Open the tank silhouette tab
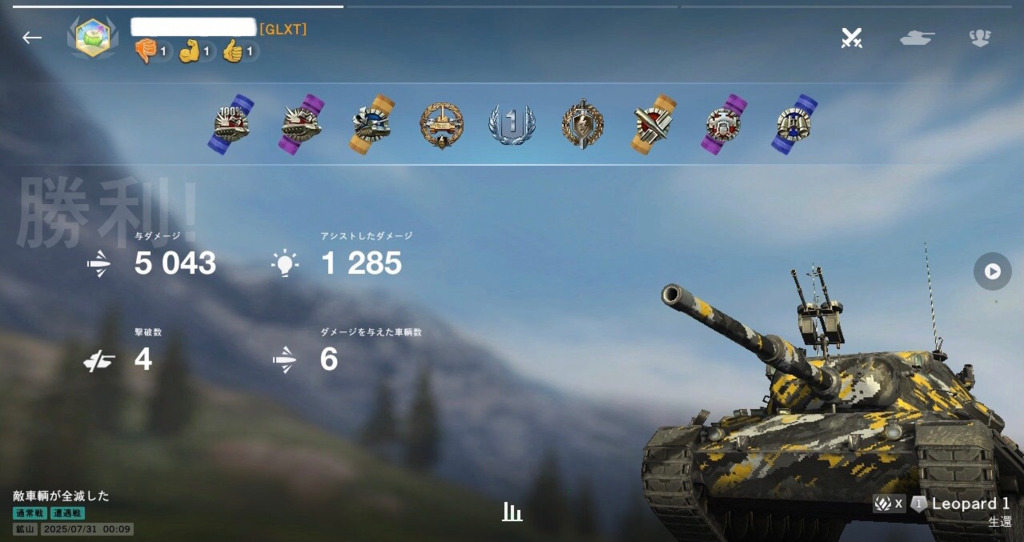Viewport: 1024px width, 542px height. pyautogui.click(x=917, y=38)
